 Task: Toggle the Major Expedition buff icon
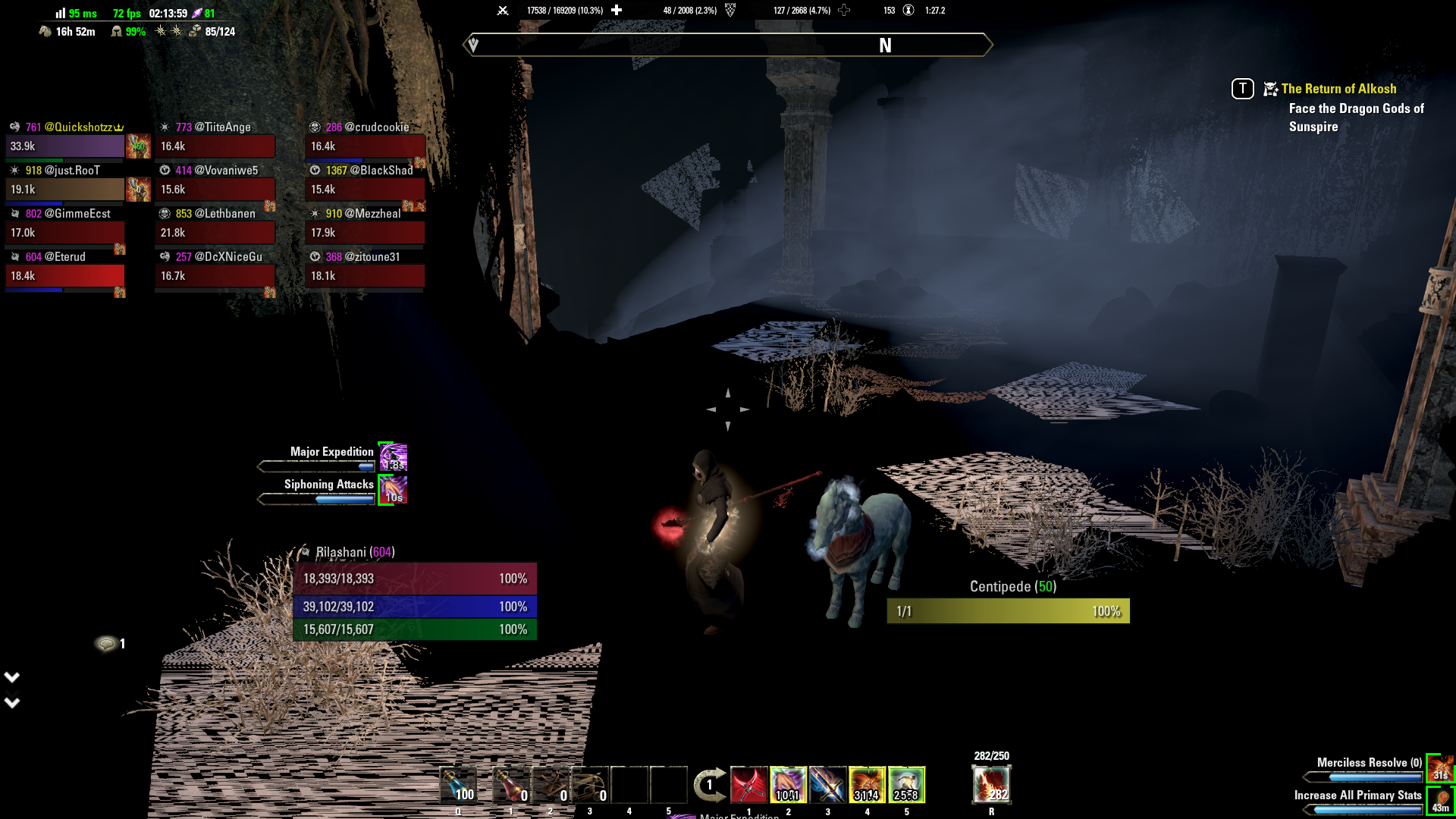pos(394,457)
